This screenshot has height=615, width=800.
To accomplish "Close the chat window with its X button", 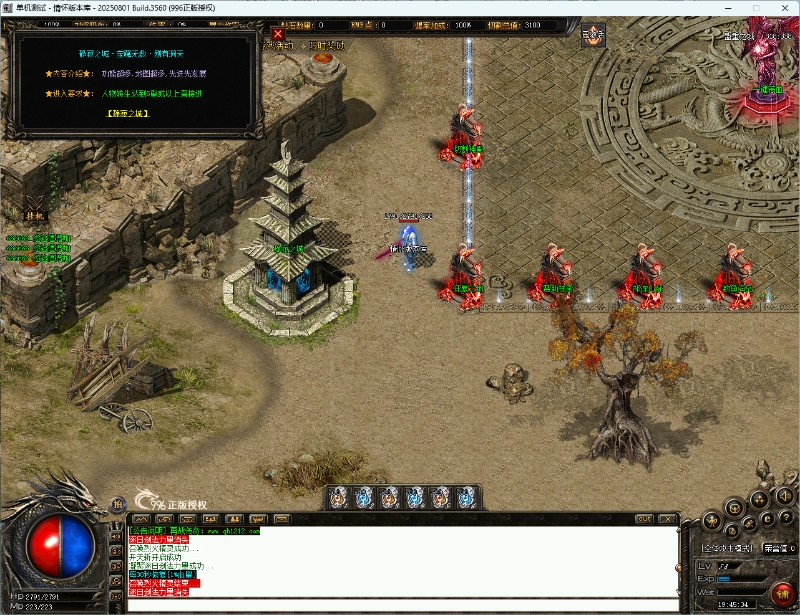I will 667,519.
